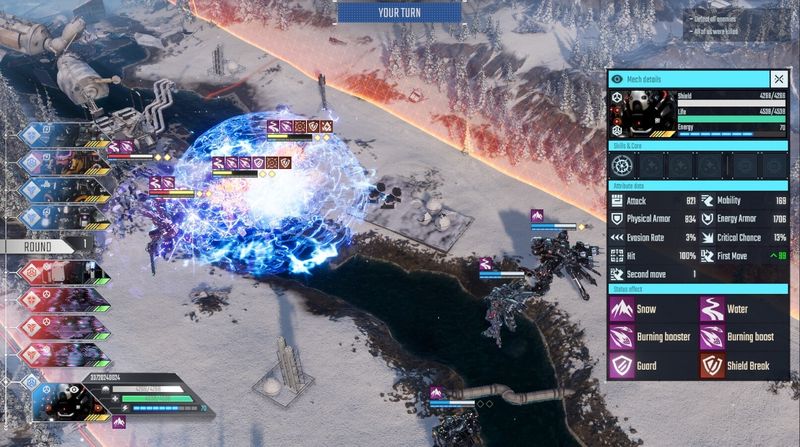800x447 pixels.
Task: Click the Snow icon under active mech bar
Action: pos(119,423)
